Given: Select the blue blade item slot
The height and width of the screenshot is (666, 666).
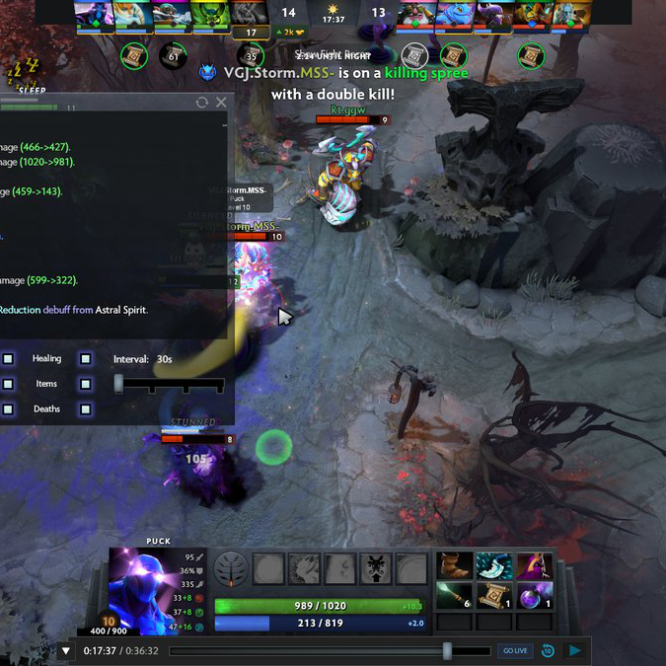Looking at the screenshot, I should coord(494,566).
